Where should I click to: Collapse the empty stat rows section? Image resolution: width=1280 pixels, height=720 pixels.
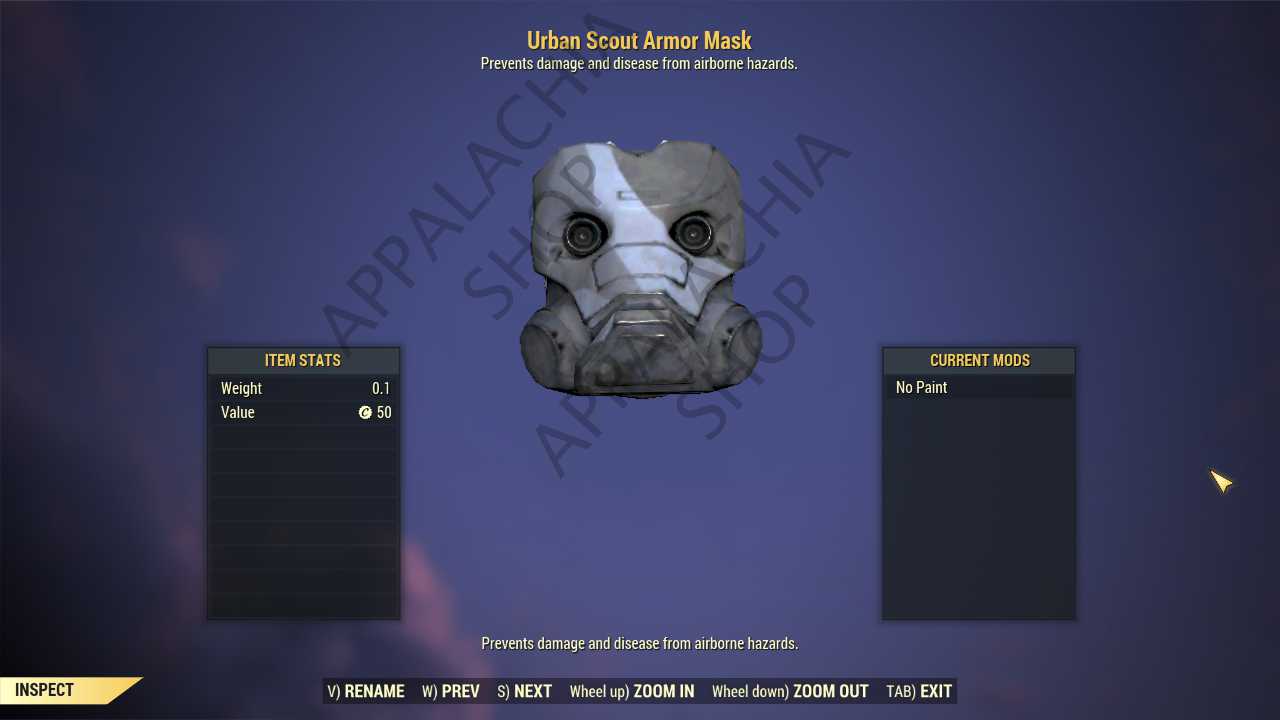pyautogui.click(x=302, y=520)
